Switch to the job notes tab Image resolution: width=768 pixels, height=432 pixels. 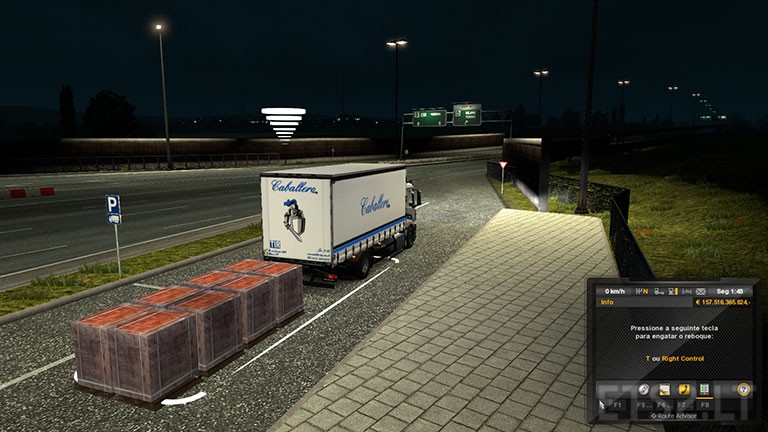pos(664,389)
